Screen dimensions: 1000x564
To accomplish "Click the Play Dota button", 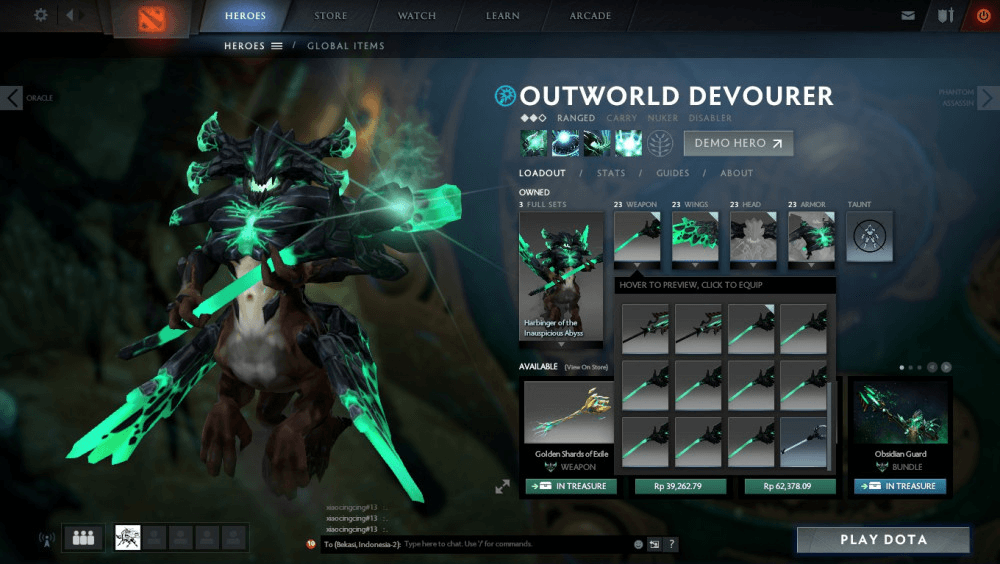I will [883, 540].
